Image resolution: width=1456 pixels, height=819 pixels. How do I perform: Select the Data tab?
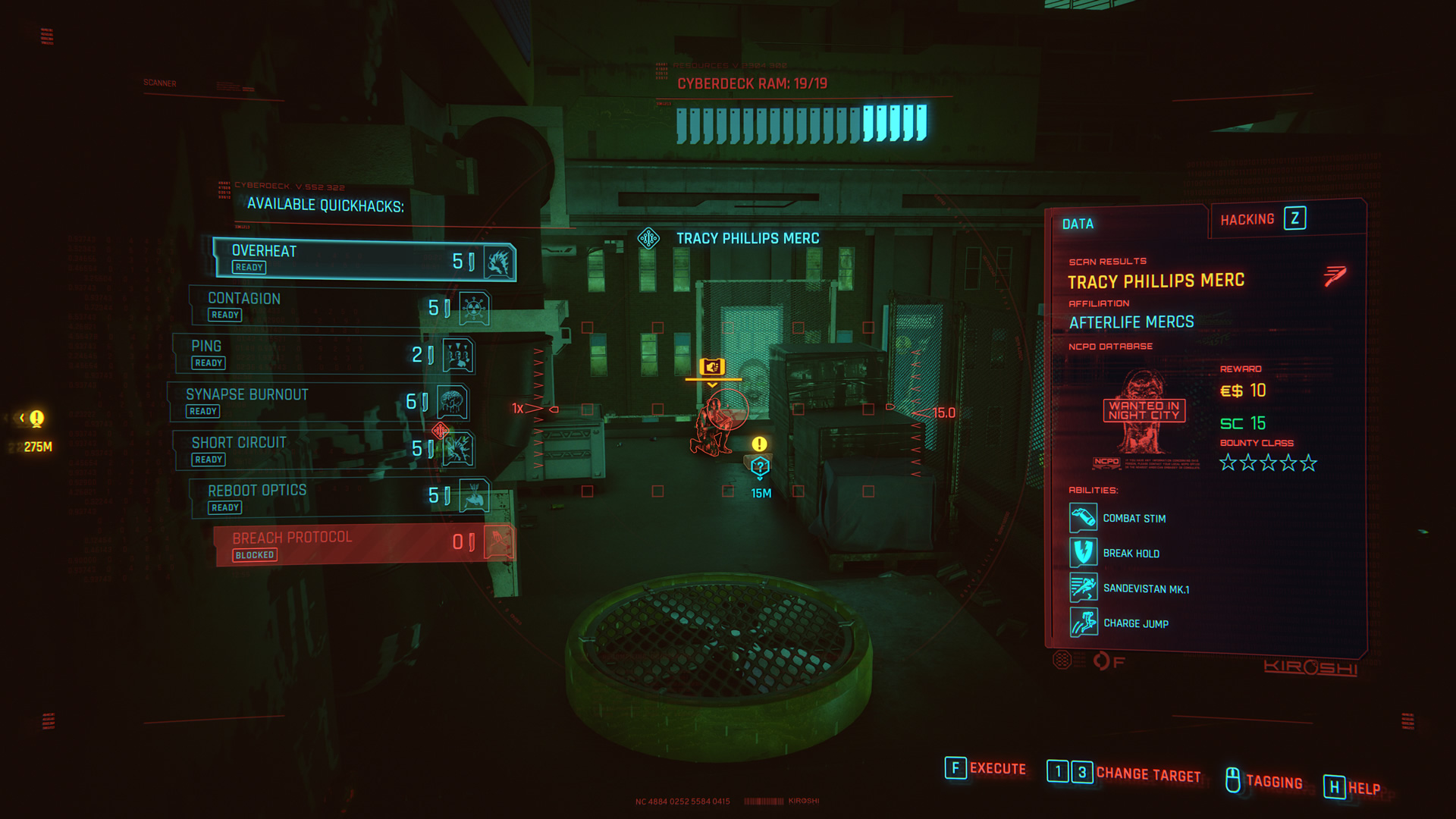coord(1080,223)
